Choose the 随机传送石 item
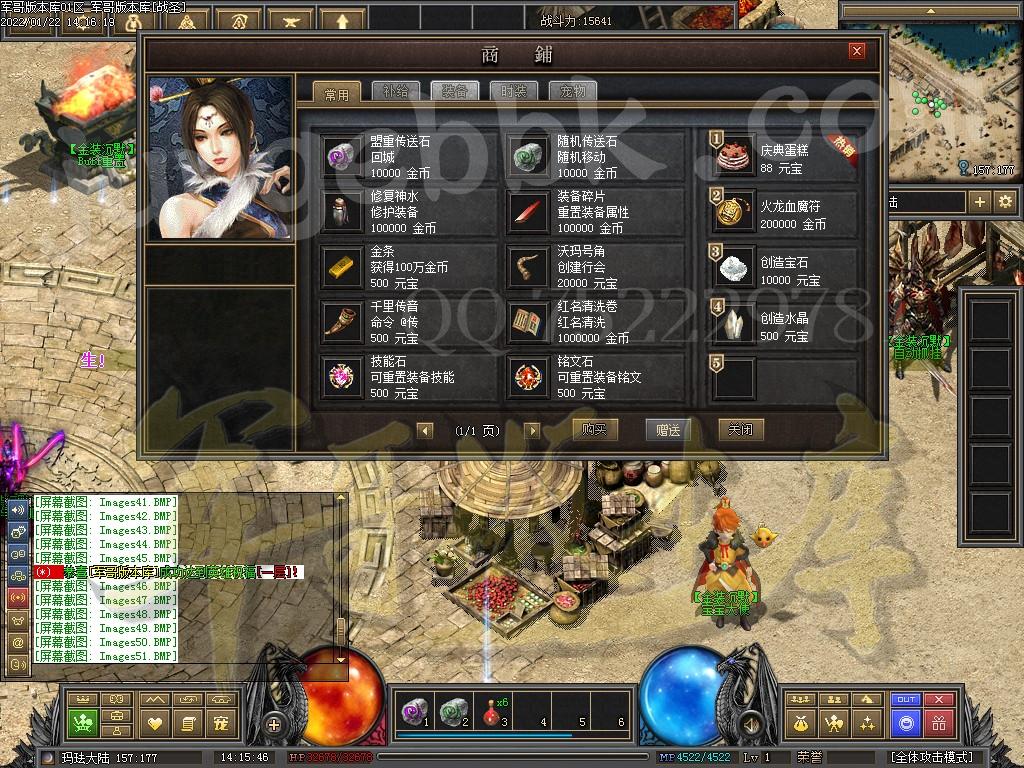The height and width of the screenshot is (768, 1024). pyautogui.click(x=597, y=157)
